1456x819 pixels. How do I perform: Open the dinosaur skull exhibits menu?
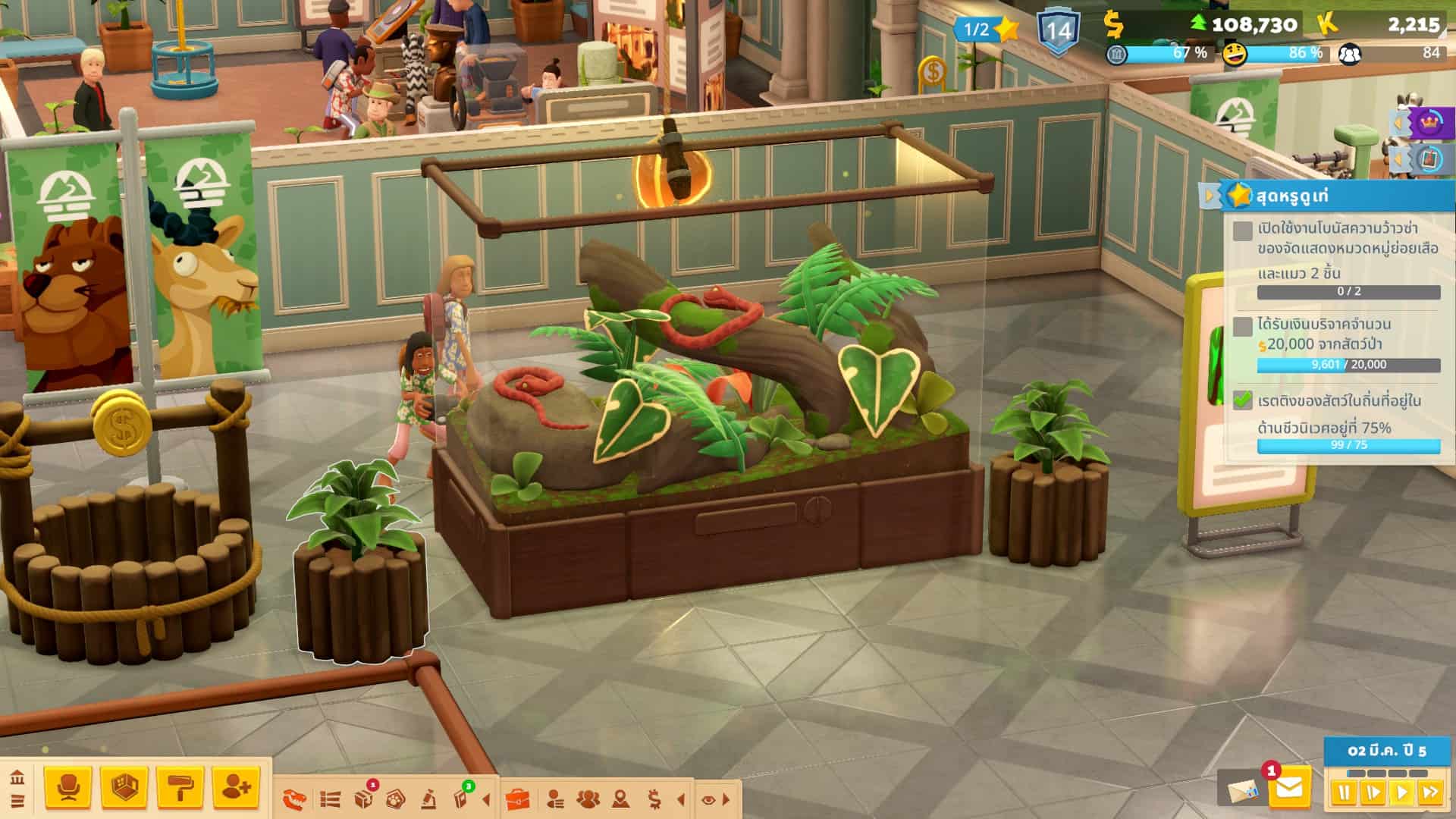[295, 799]
